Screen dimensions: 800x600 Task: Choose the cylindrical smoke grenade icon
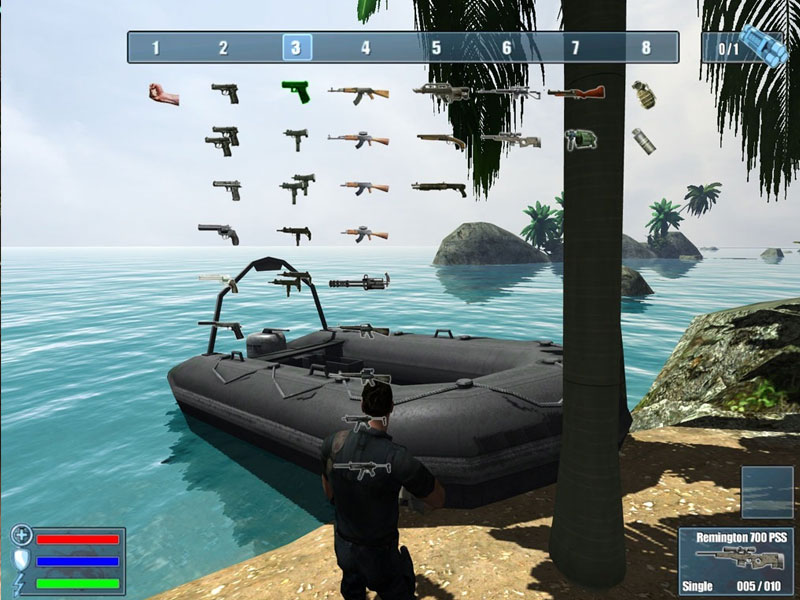644,140
